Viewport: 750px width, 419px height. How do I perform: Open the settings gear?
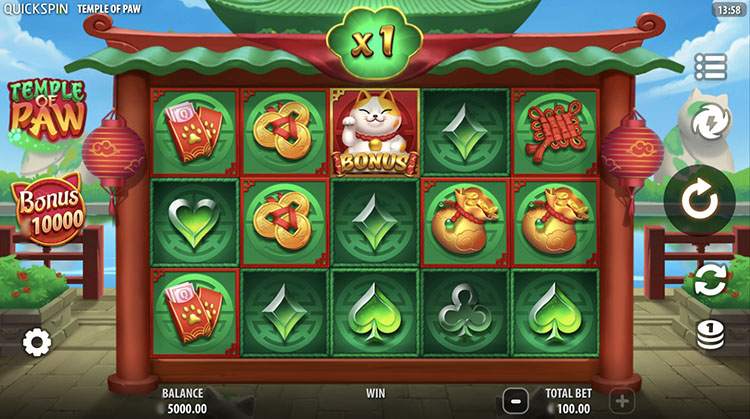pos(37,342)
